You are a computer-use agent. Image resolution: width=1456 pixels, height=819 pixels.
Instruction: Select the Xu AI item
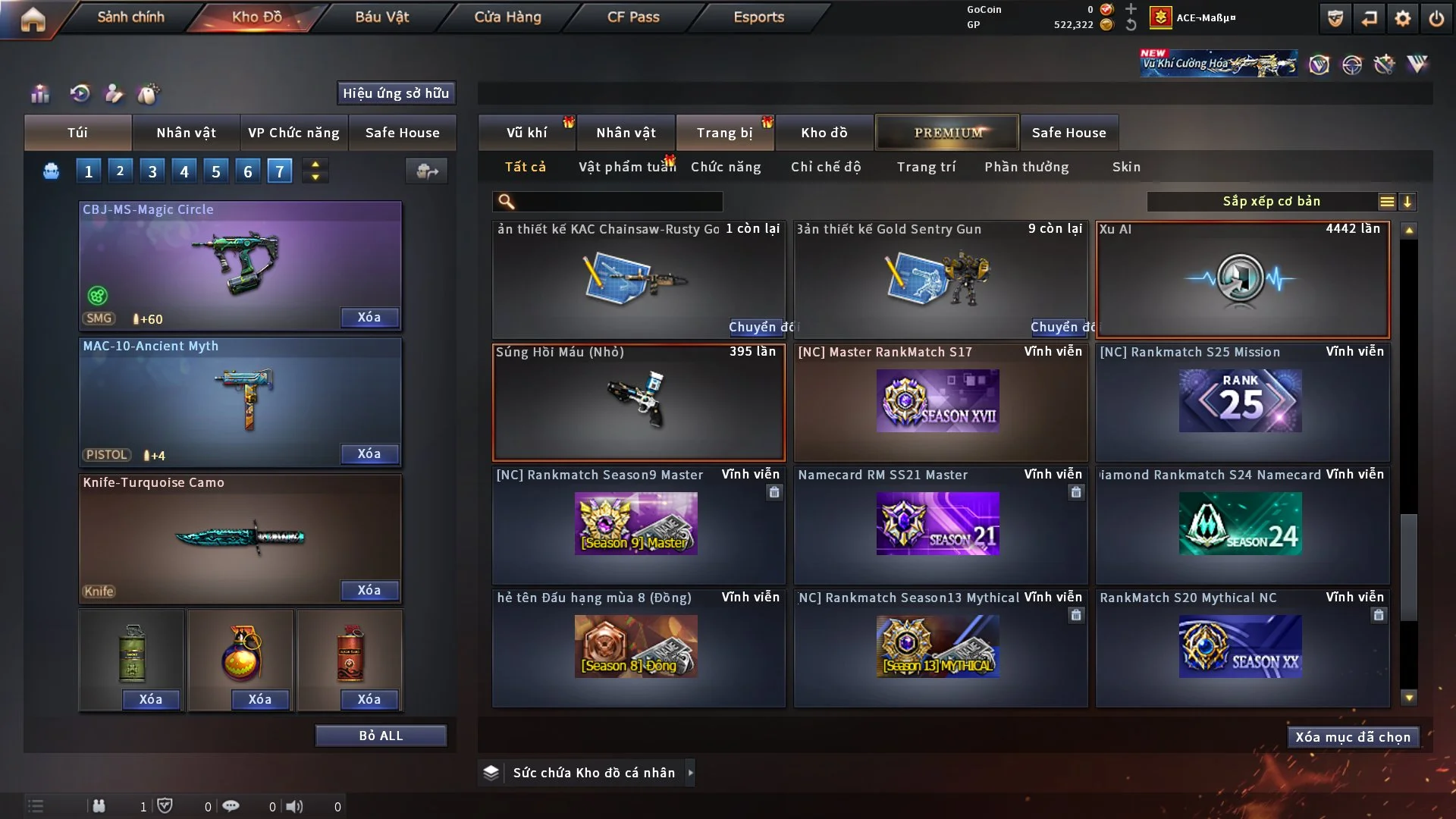pos(1242,280)
